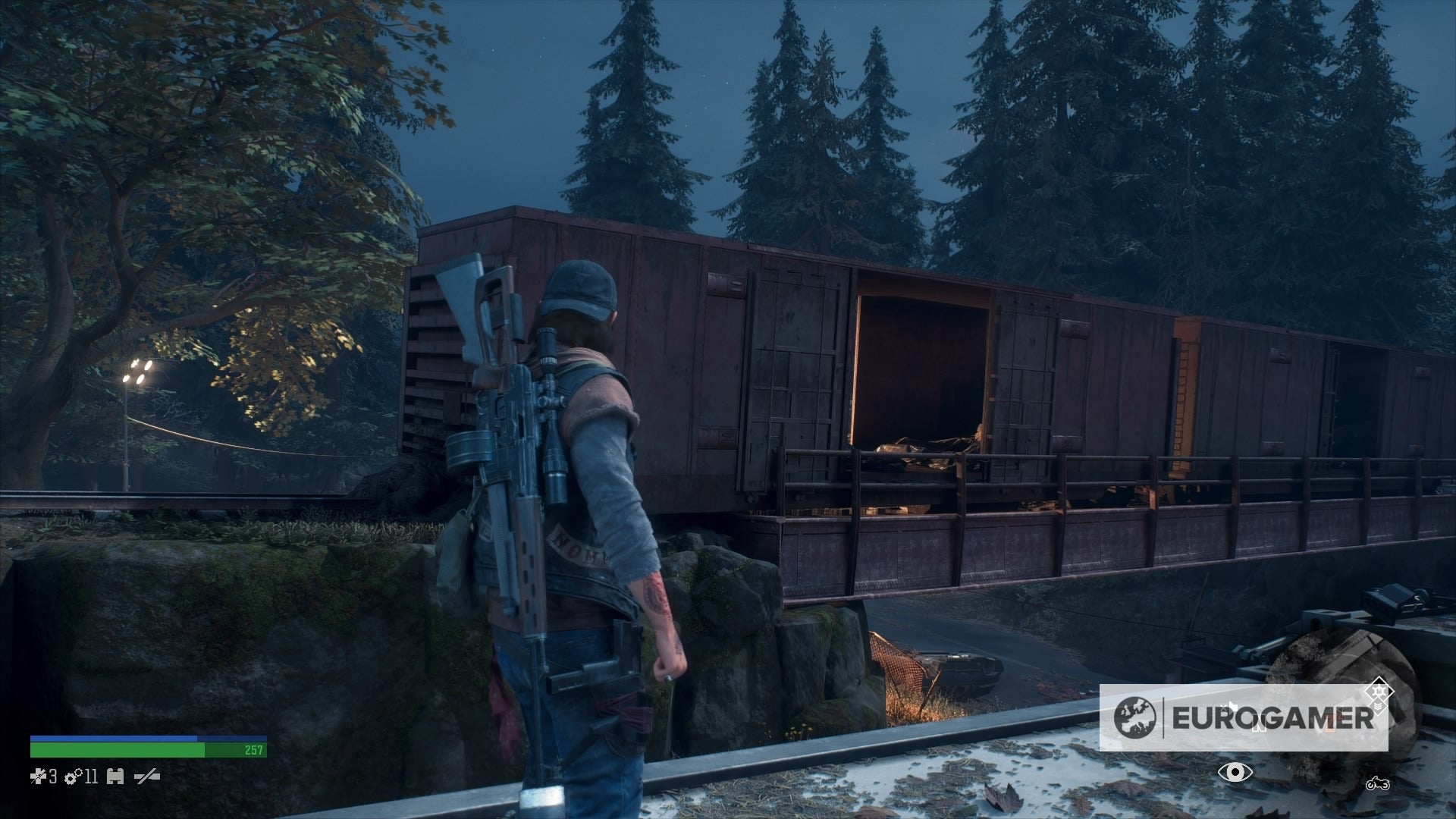Click the medkit count number 3
The image size is (1456, 819).
coord(53,777)
